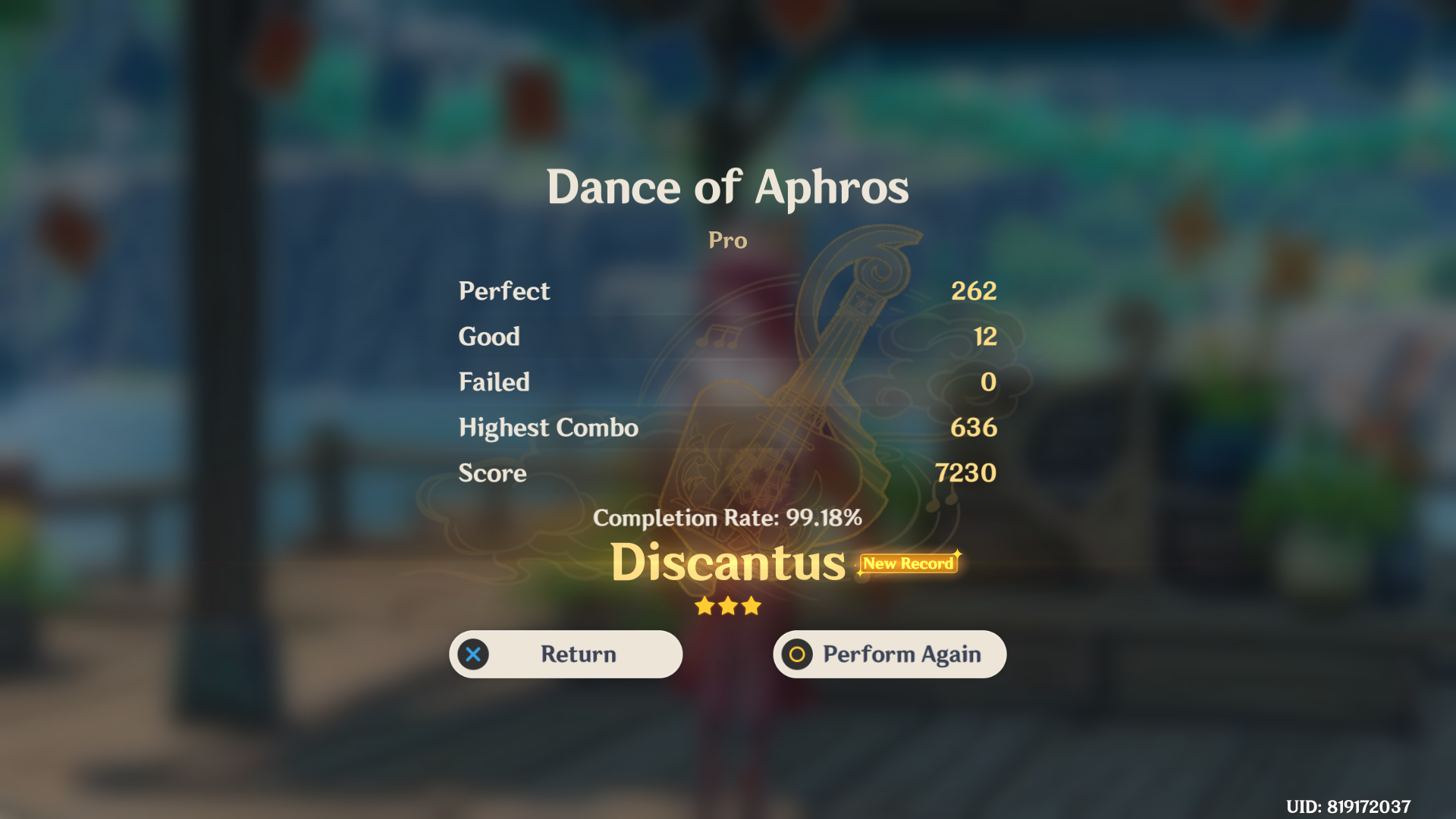Click the middle star below the rating
1456x819 pixels.
(x=728, y=605)
